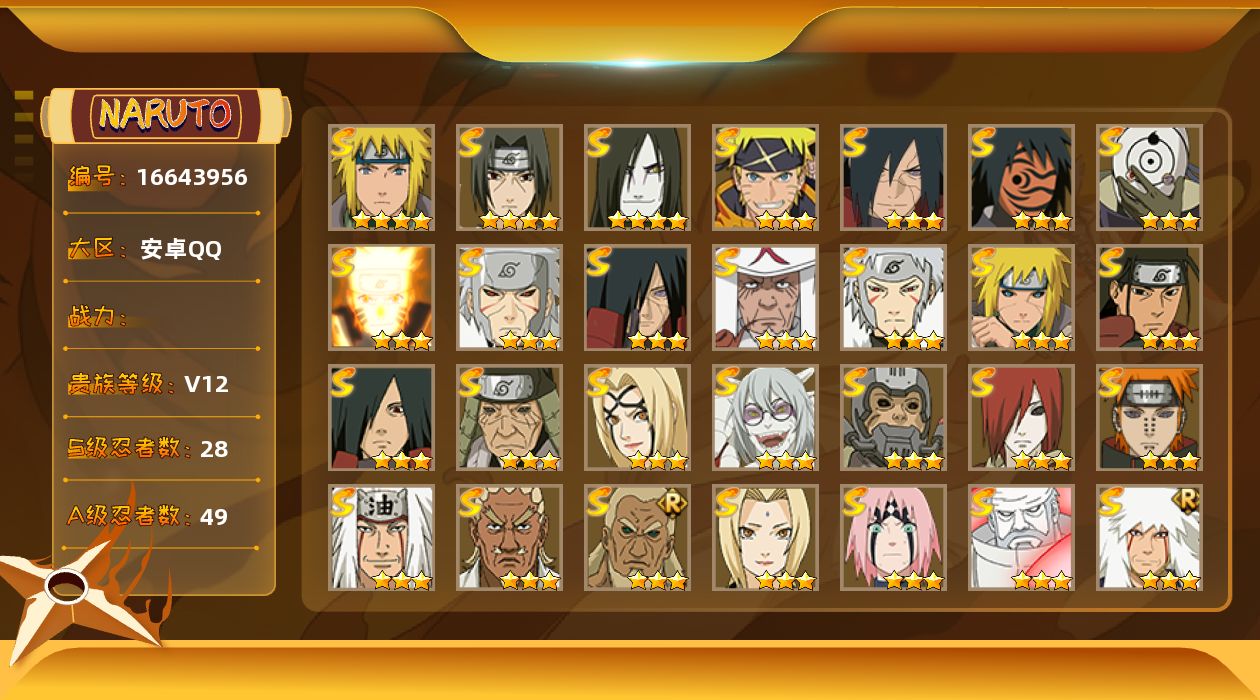
Task: Pick the gas-masked Hanzo ninja card
Action: point(894,418)
